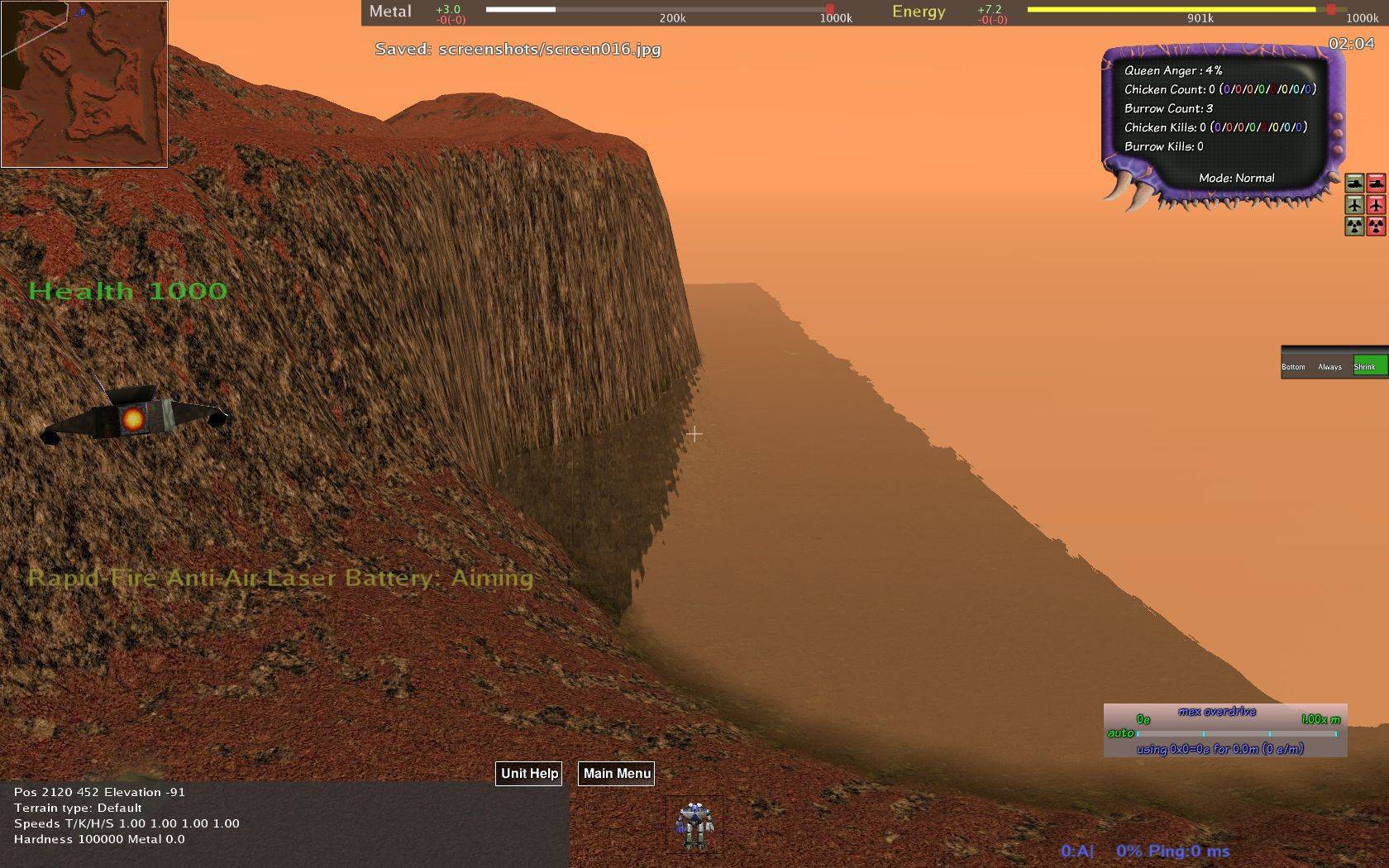The width and height of the screenshot is (1389, 868).
Task: Choose the Always option
Action: click(1329, 366)
